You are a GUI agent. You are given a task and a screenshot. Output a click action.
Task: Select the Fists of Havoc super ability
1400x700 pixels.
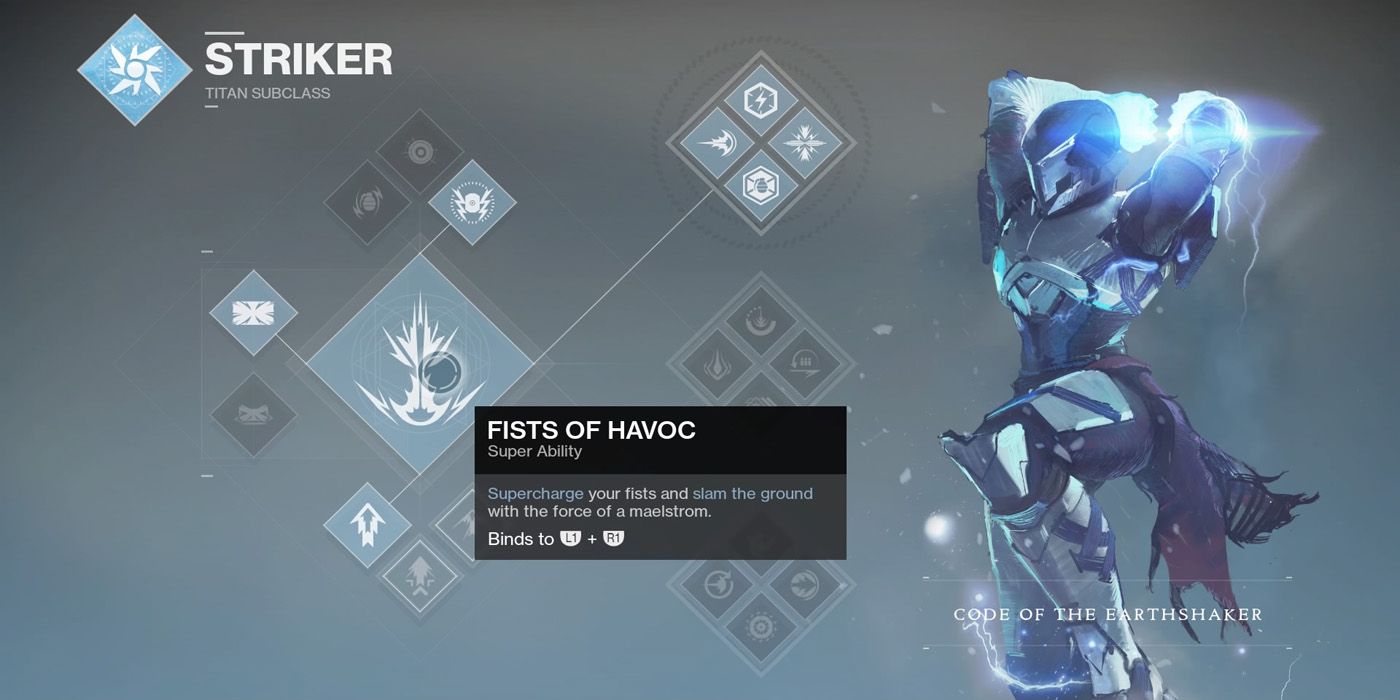coord(420,364)
